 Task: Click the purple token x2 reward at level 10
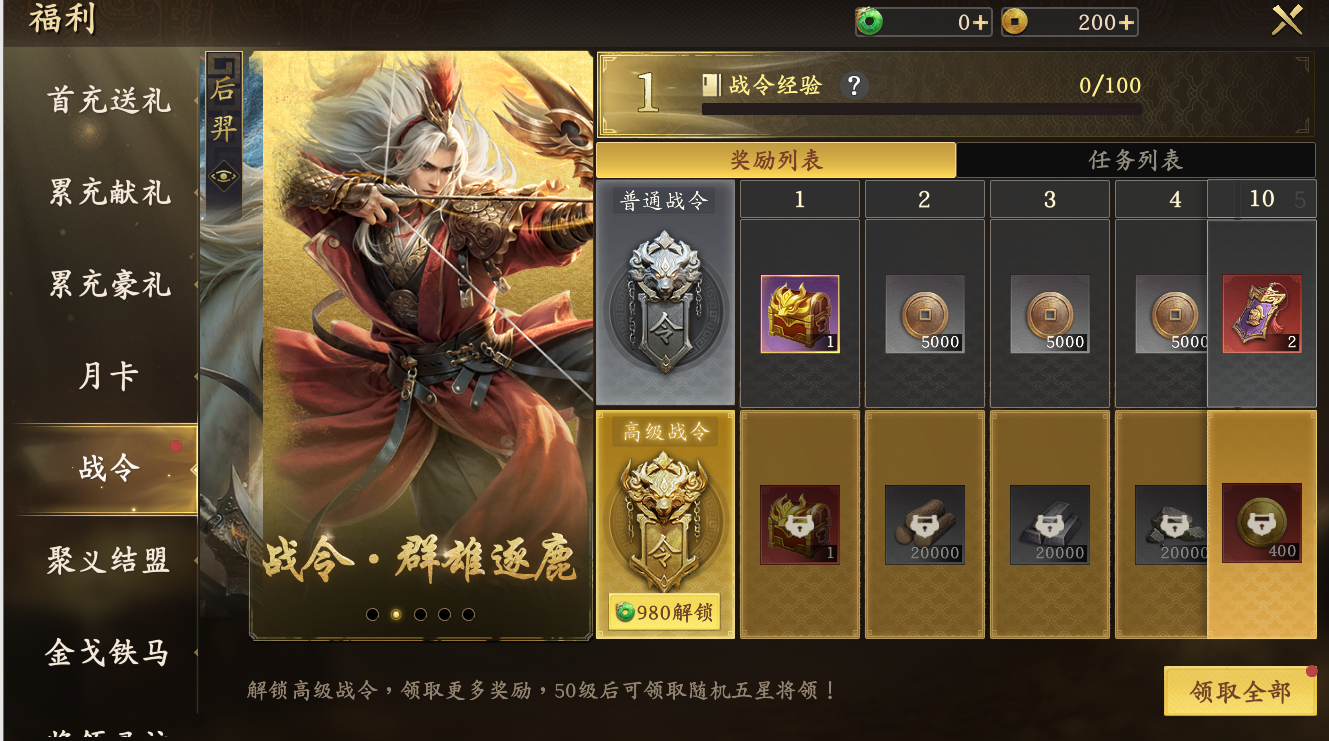pos(1259,315)
